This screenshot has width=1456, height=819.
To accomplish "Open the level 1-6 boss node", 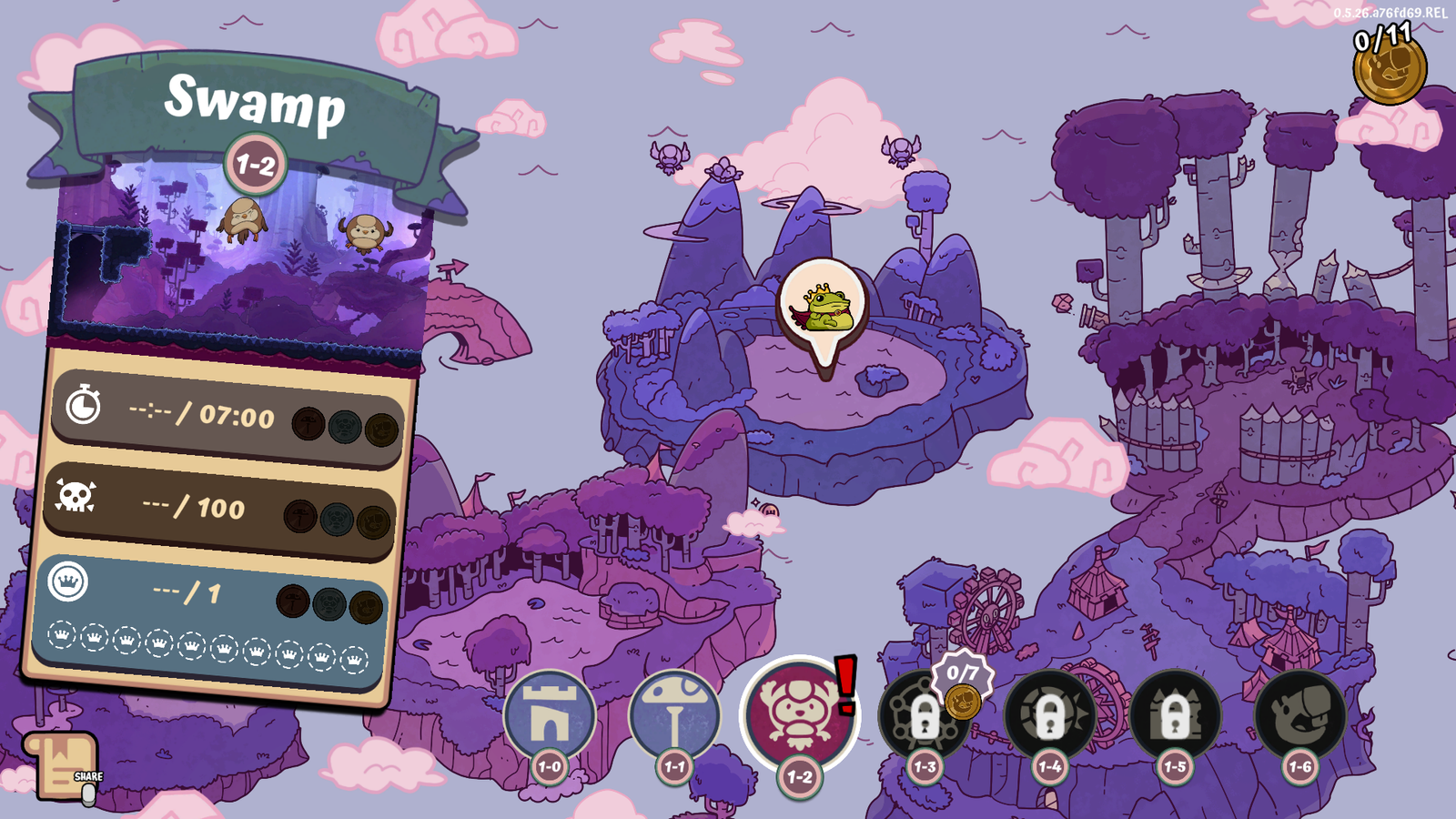I will [1299, 717].
